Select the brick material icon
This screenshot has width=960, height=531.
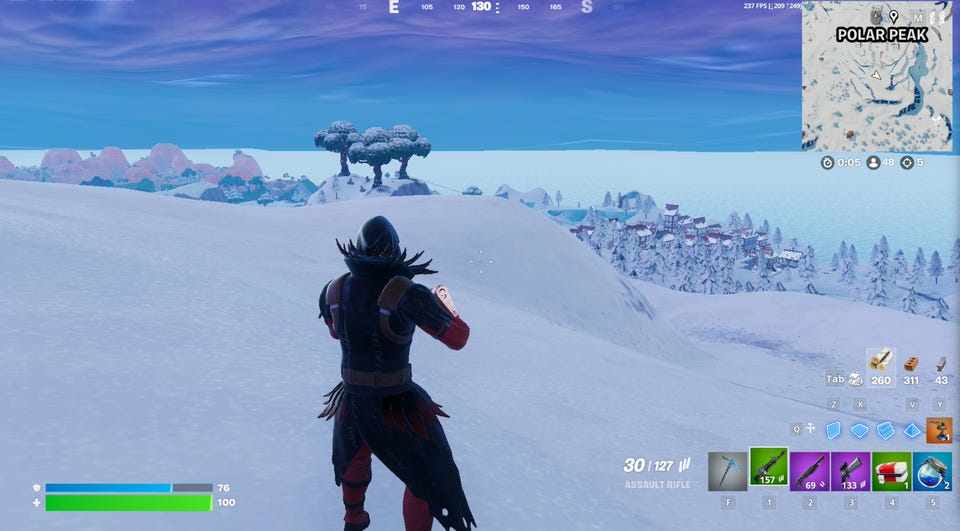pyautogui.click(x=911, y=364)
